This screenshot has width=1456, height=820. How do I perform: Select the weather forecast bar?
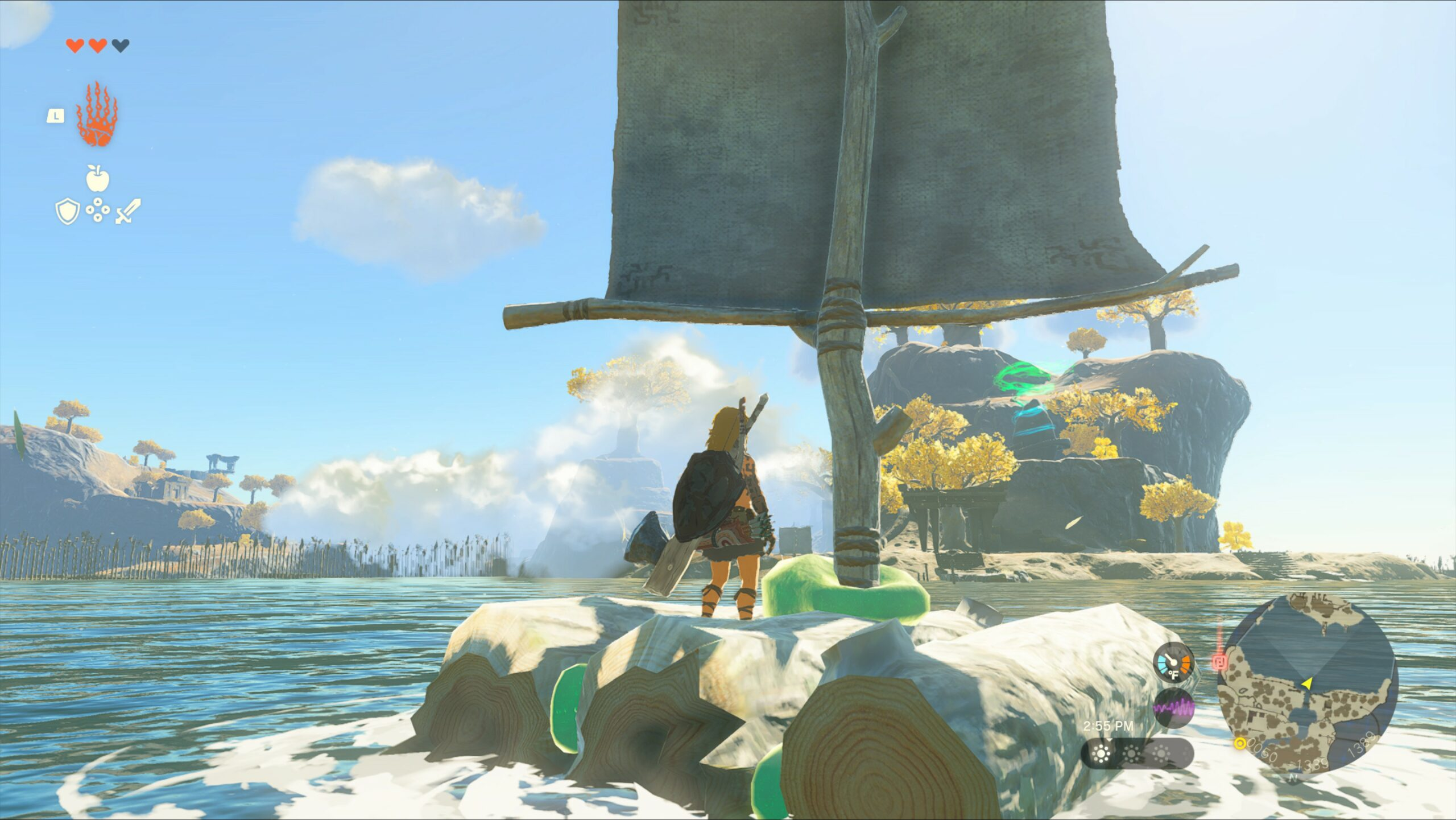tap(1136, 754)
